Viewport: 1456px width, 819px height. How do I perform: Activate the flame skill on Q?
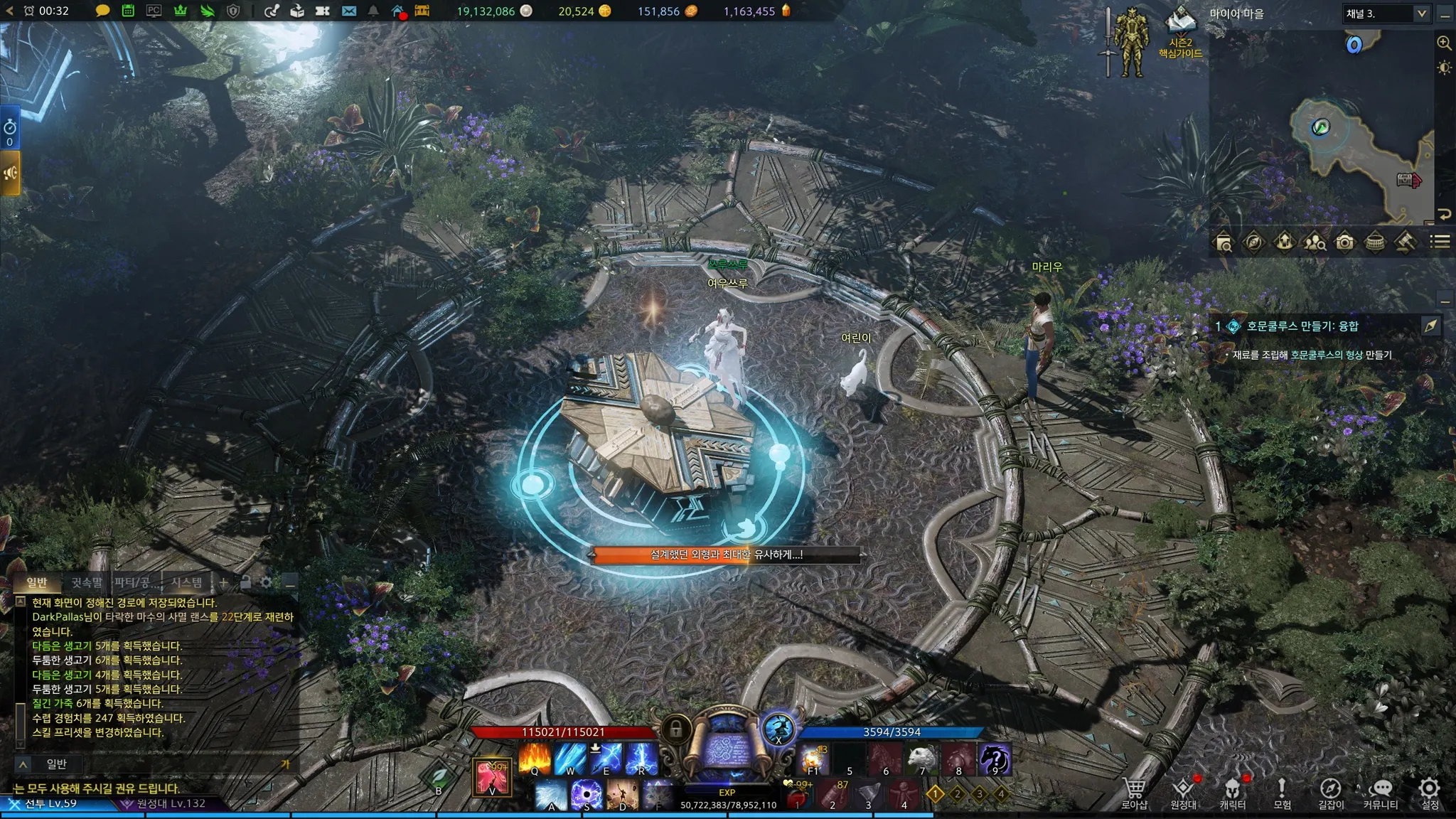[535, 758]
